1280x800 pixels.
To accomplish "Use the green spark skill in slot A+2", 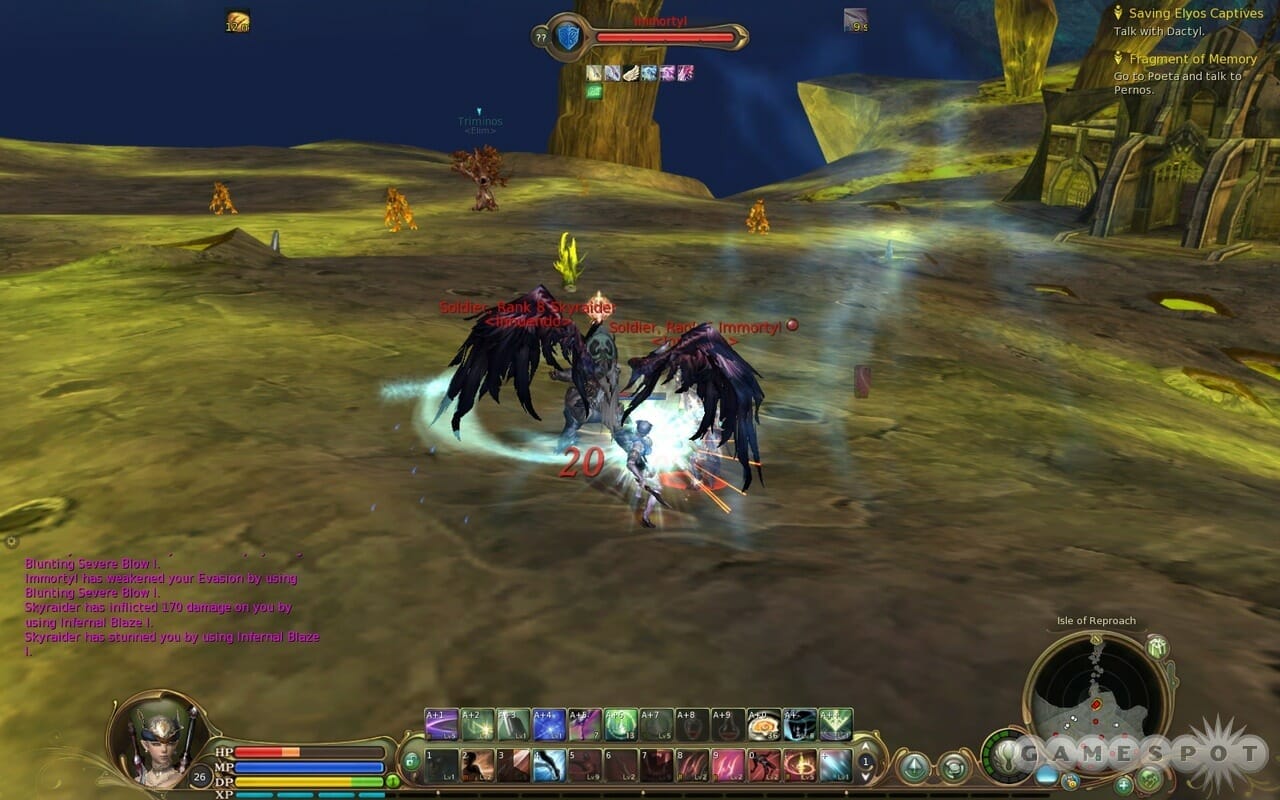I will tap(477, 724).
